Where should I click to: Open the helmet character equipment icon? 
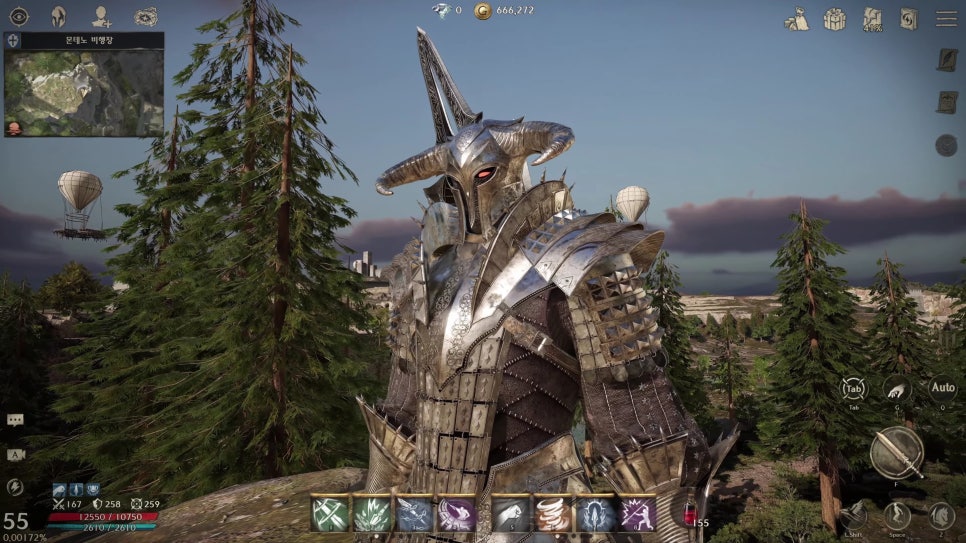pos(59,16)
